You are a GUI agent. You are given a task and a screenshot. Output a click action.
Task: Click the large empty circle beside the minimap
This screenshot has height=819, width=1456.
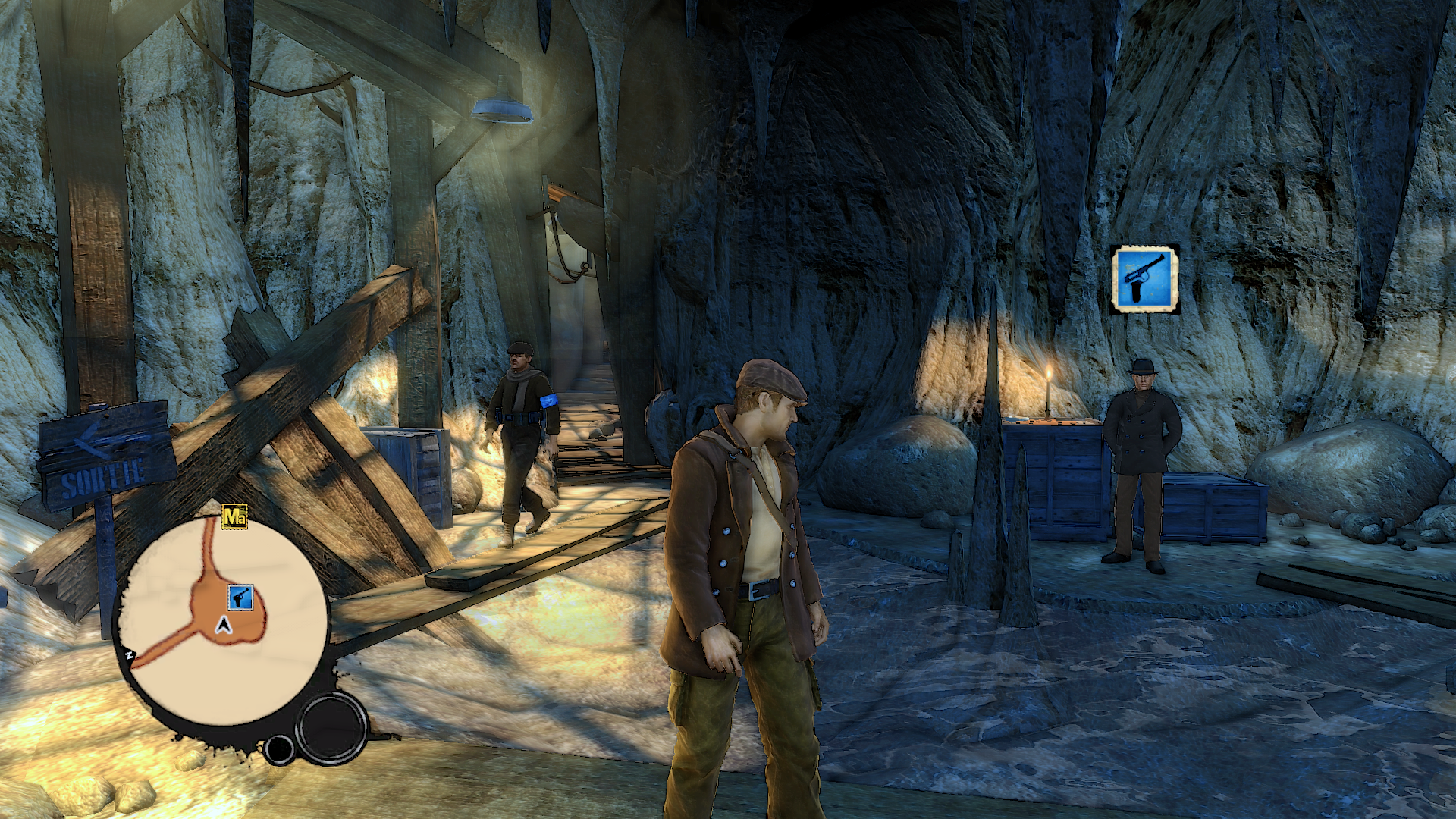coord(331,729)
